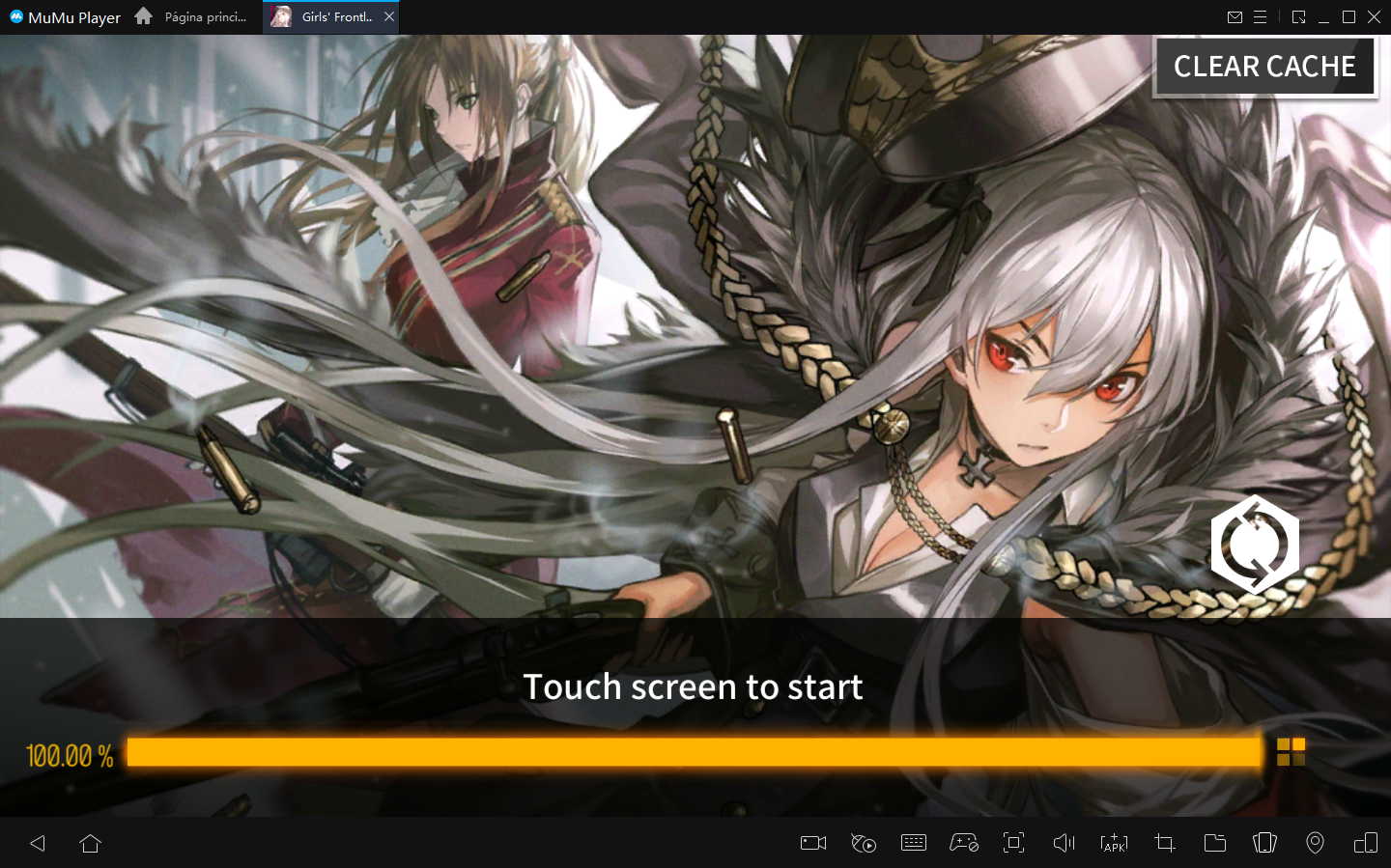Open the dual-window display icon
This screenshot has height=868, width=1391.
[1365, 843]
